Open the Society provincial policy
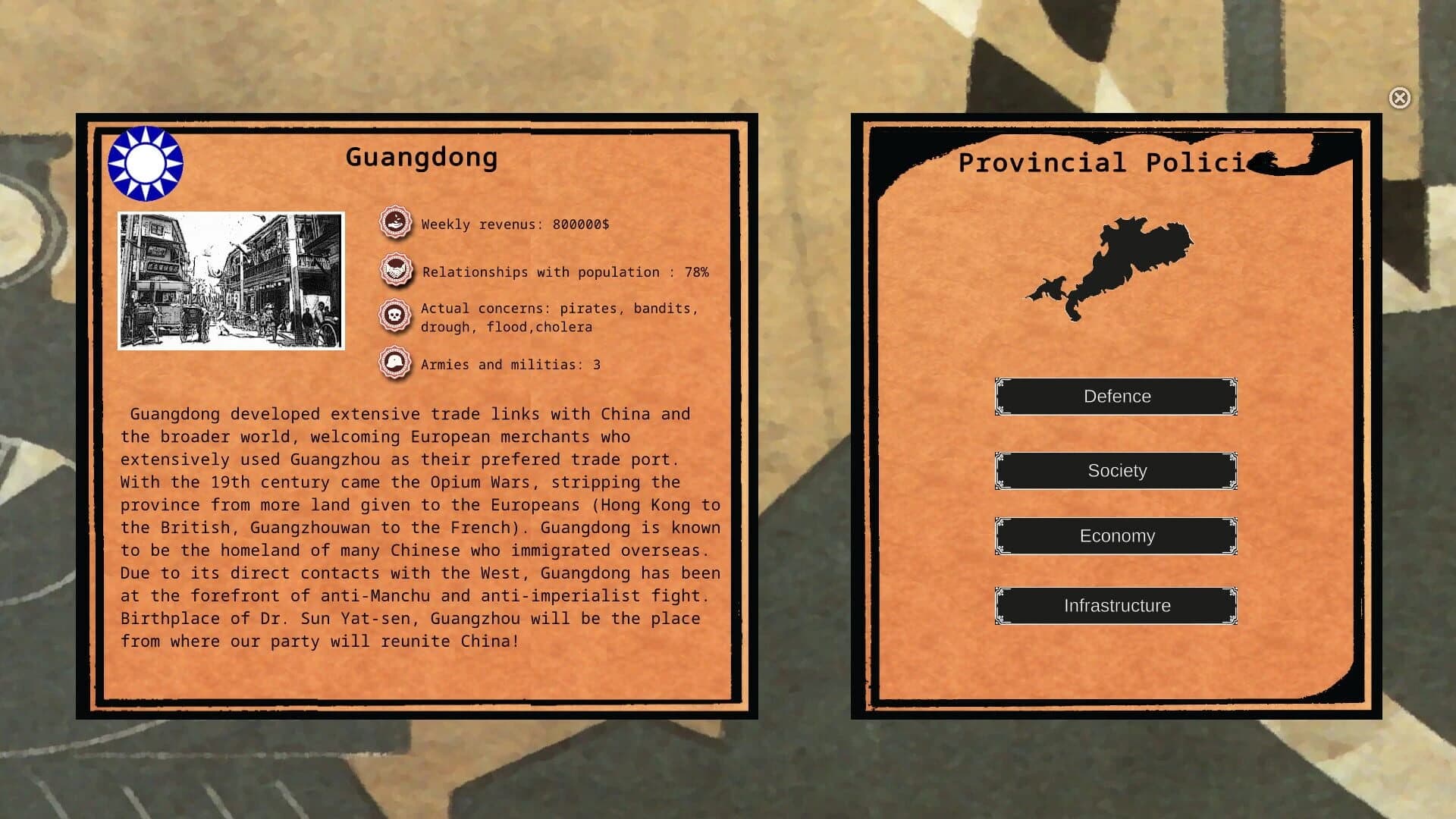 point(1116,470)
